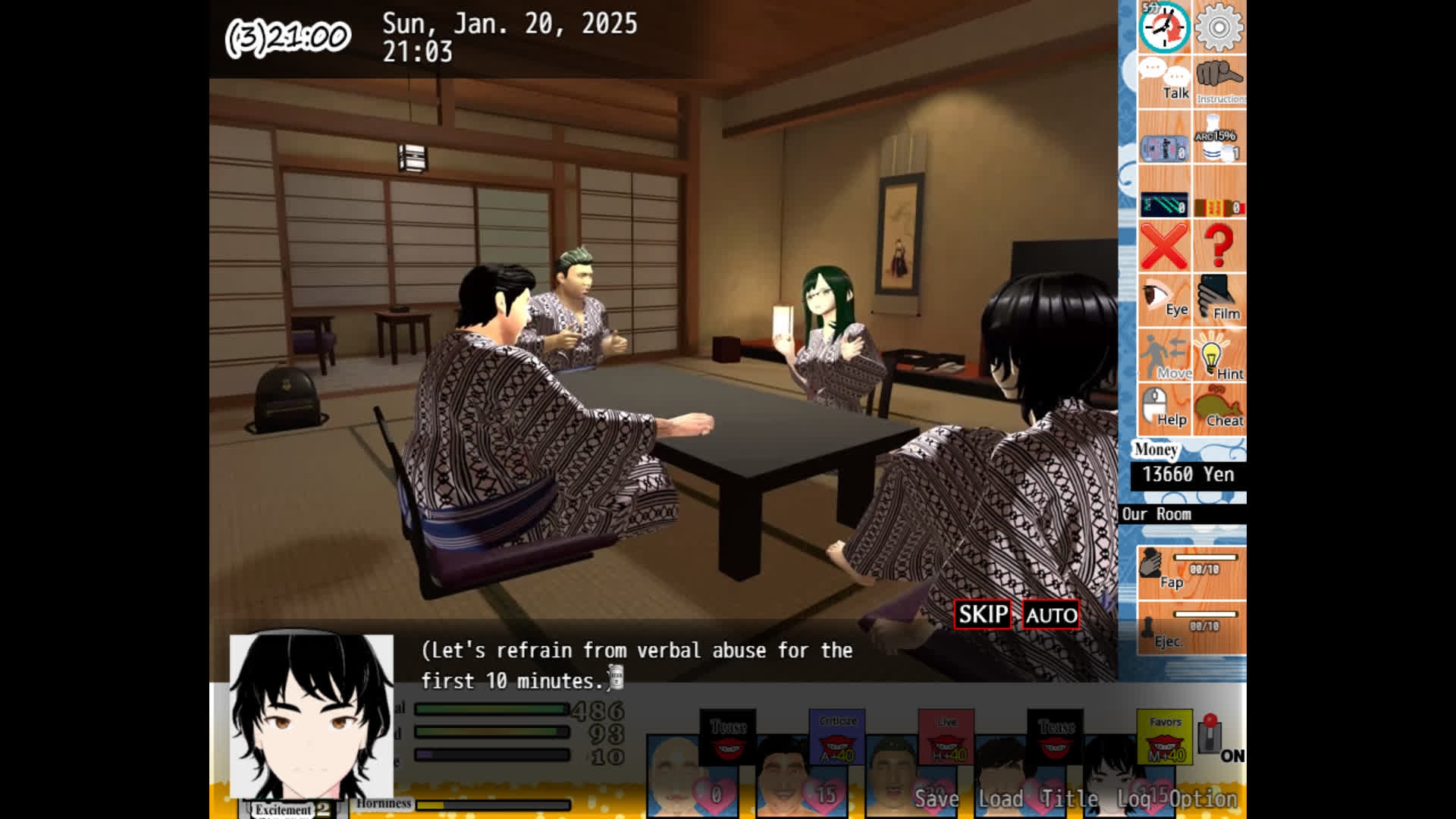The height and width of the screenshot is (819, 1456).
Task: Select the Film recording icon
Action: coord(1219,300)
